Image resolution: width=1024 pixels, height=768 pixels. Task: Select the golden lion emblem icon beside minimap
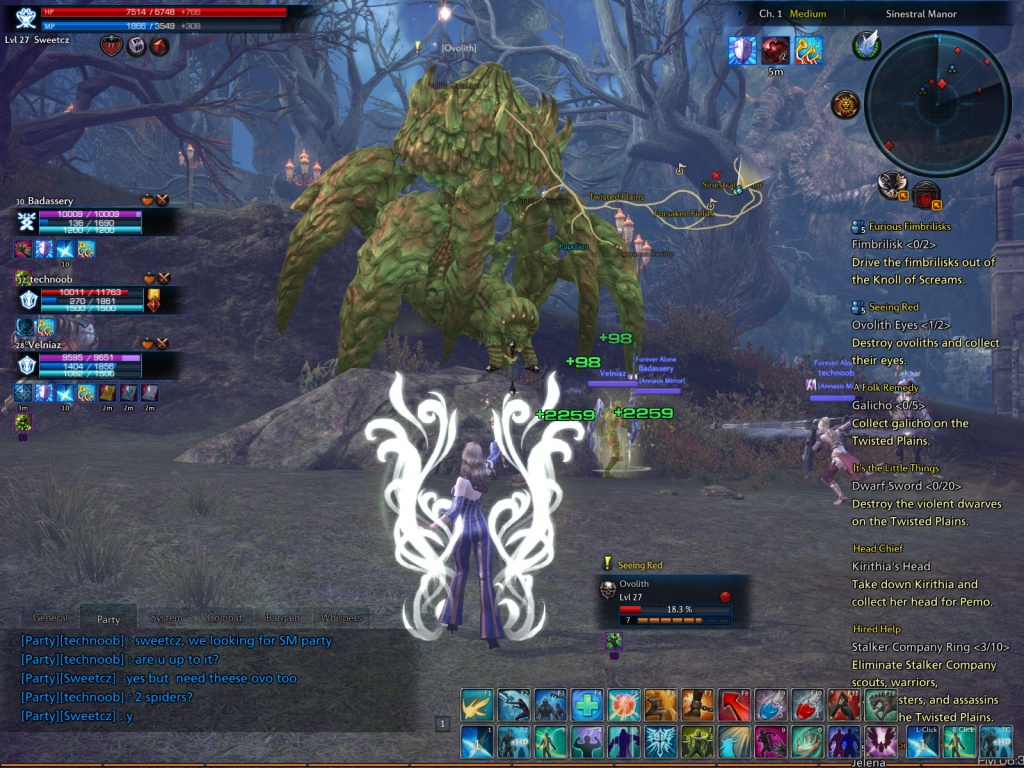845,104
